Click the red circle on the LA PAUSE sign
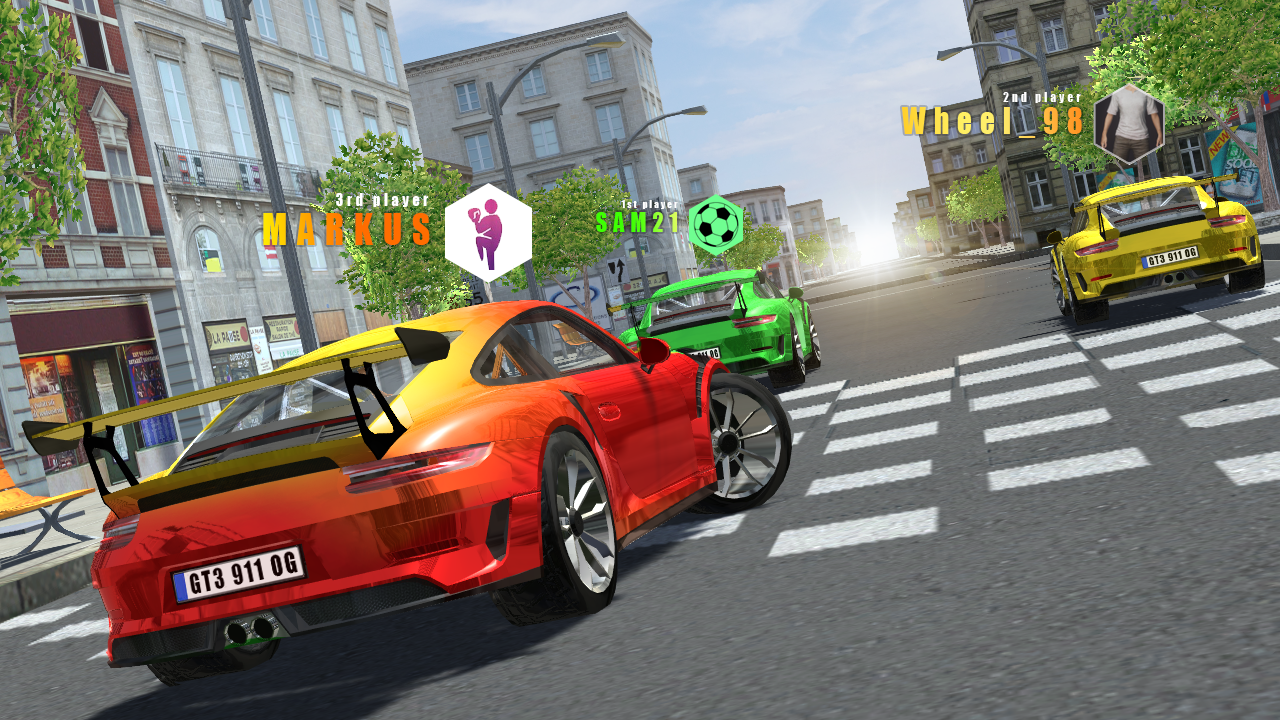Image resolution: width=1280 pixels, height=720 pixels. (243, 334)
